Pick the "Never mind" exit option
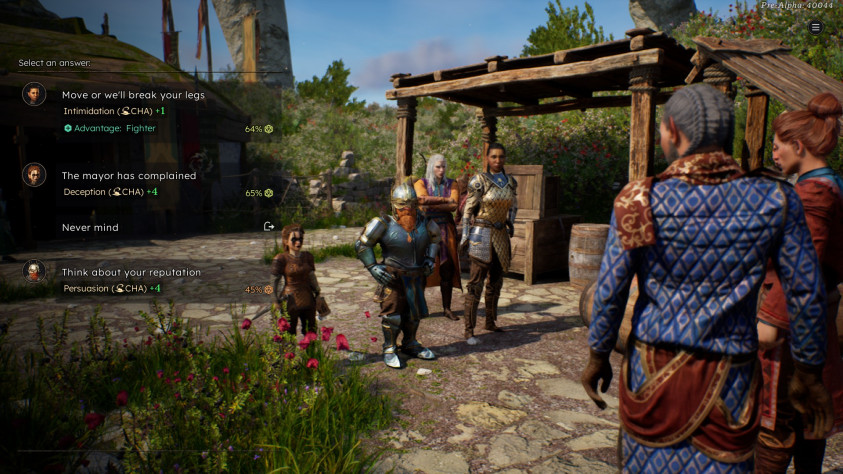 [91, 227]
